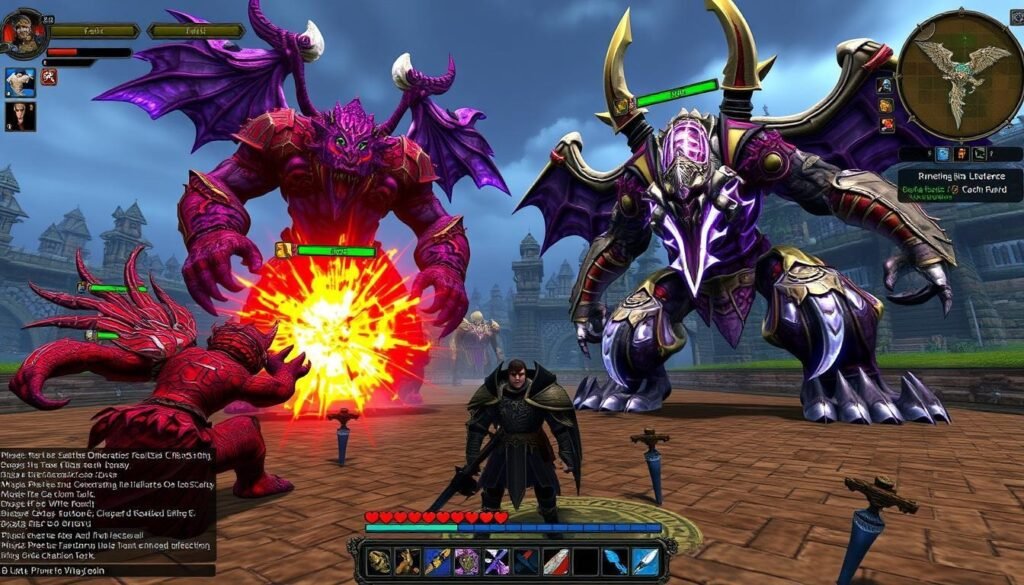This screenshot has width=1024, height=585.
Task: Use the white feather ability in last slot
Action: pos(645,561)
